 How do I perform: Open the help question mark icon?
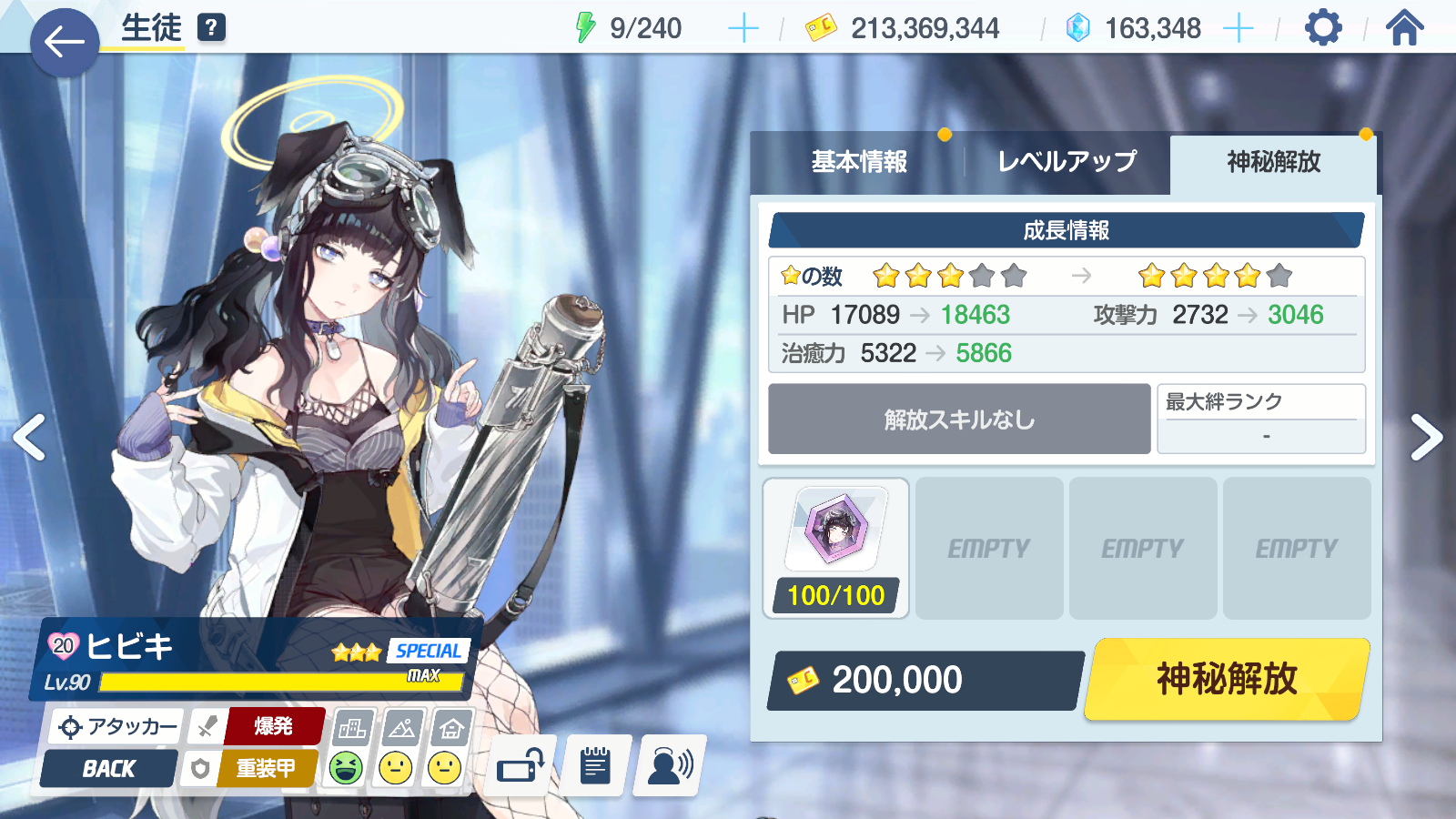(x=211, y=28)
